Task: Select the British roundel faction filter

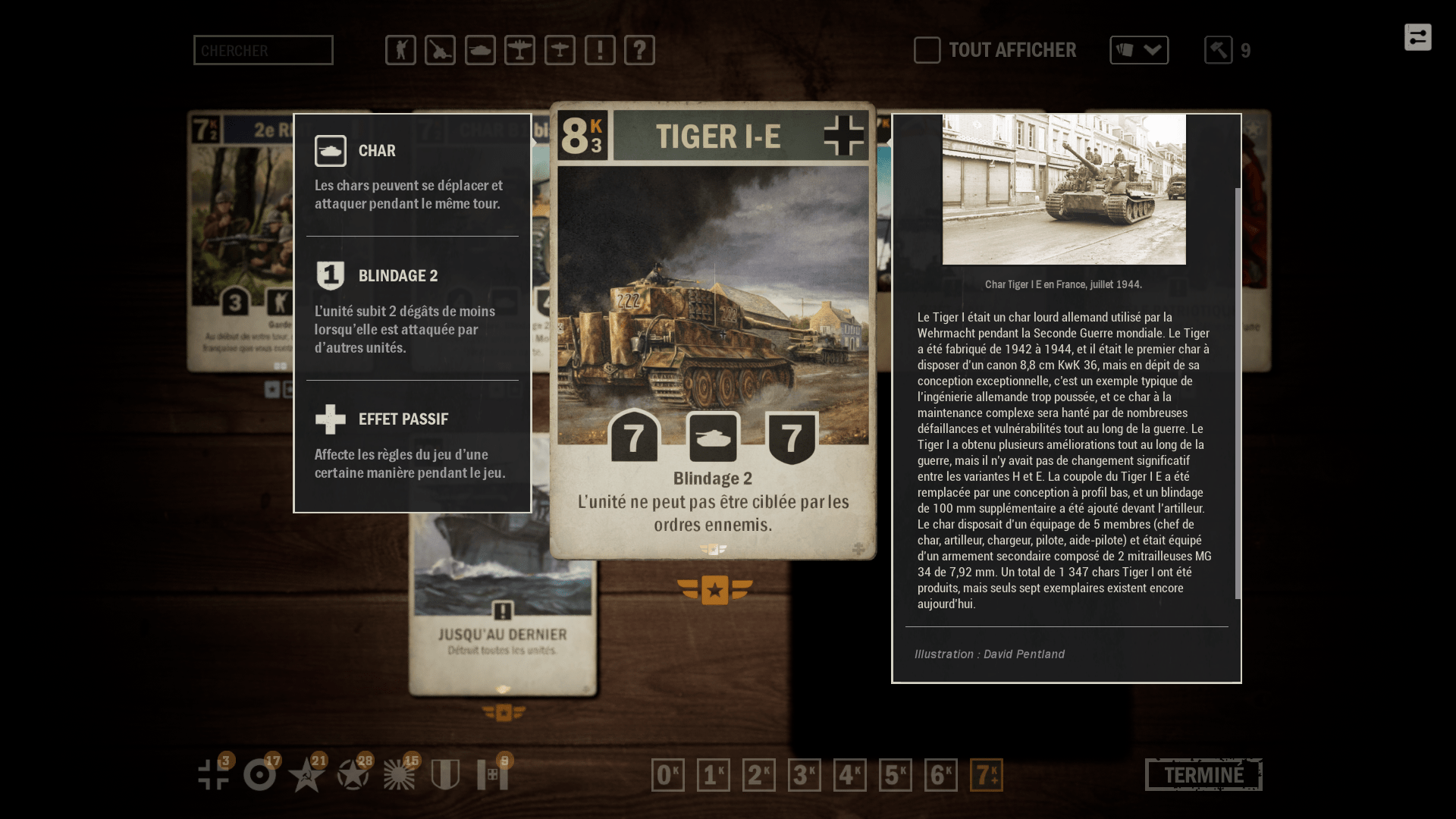Action: (x=260, y=775)
